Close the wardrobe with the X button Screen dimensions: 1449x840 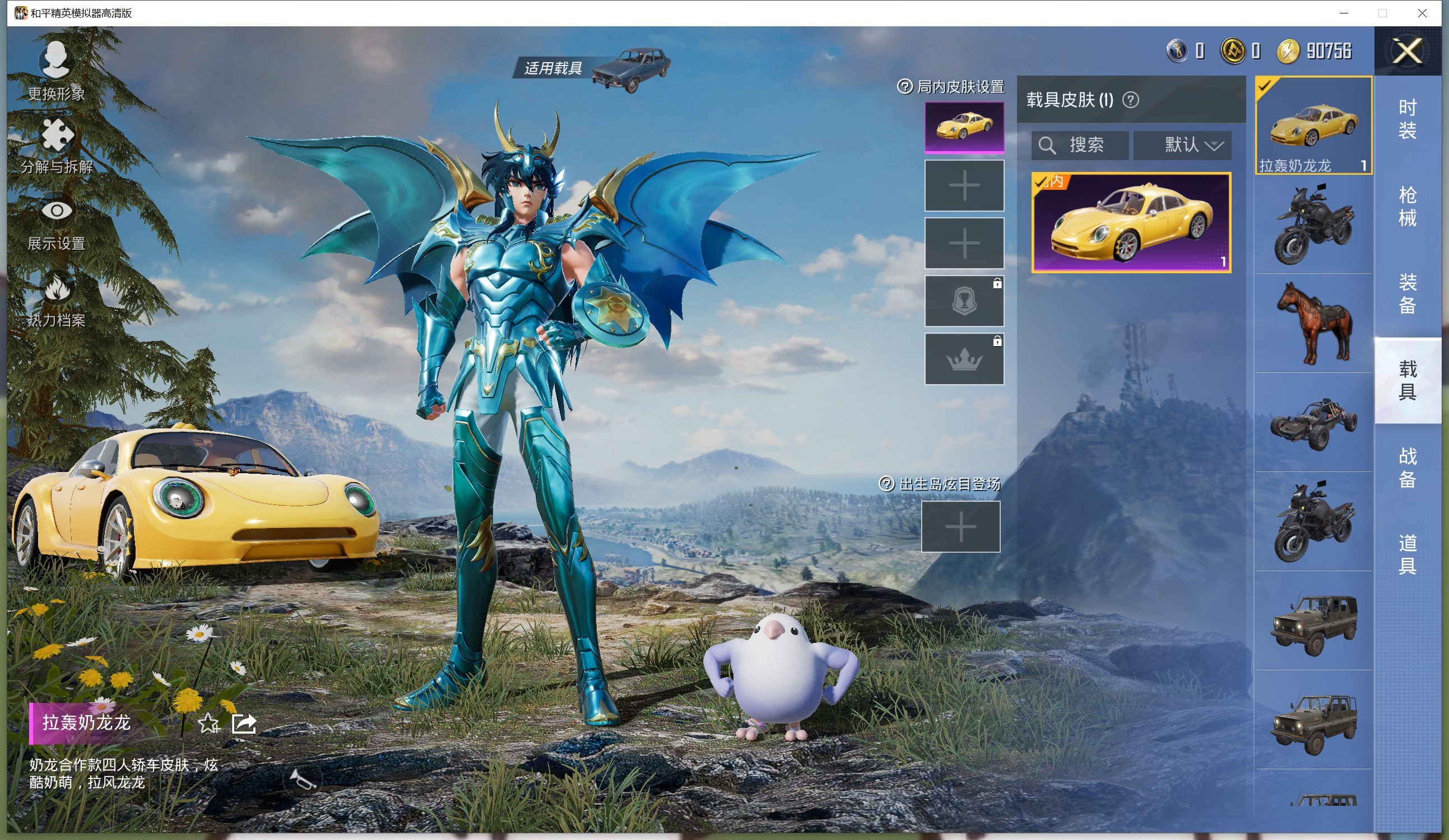point(1406,52)
